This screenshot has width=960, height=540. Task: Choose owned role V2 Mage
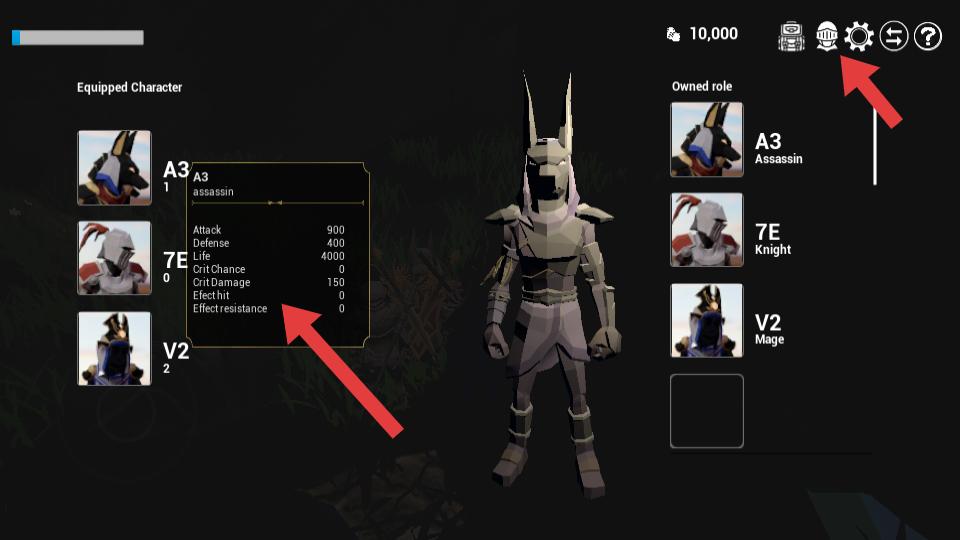point(707,320)
